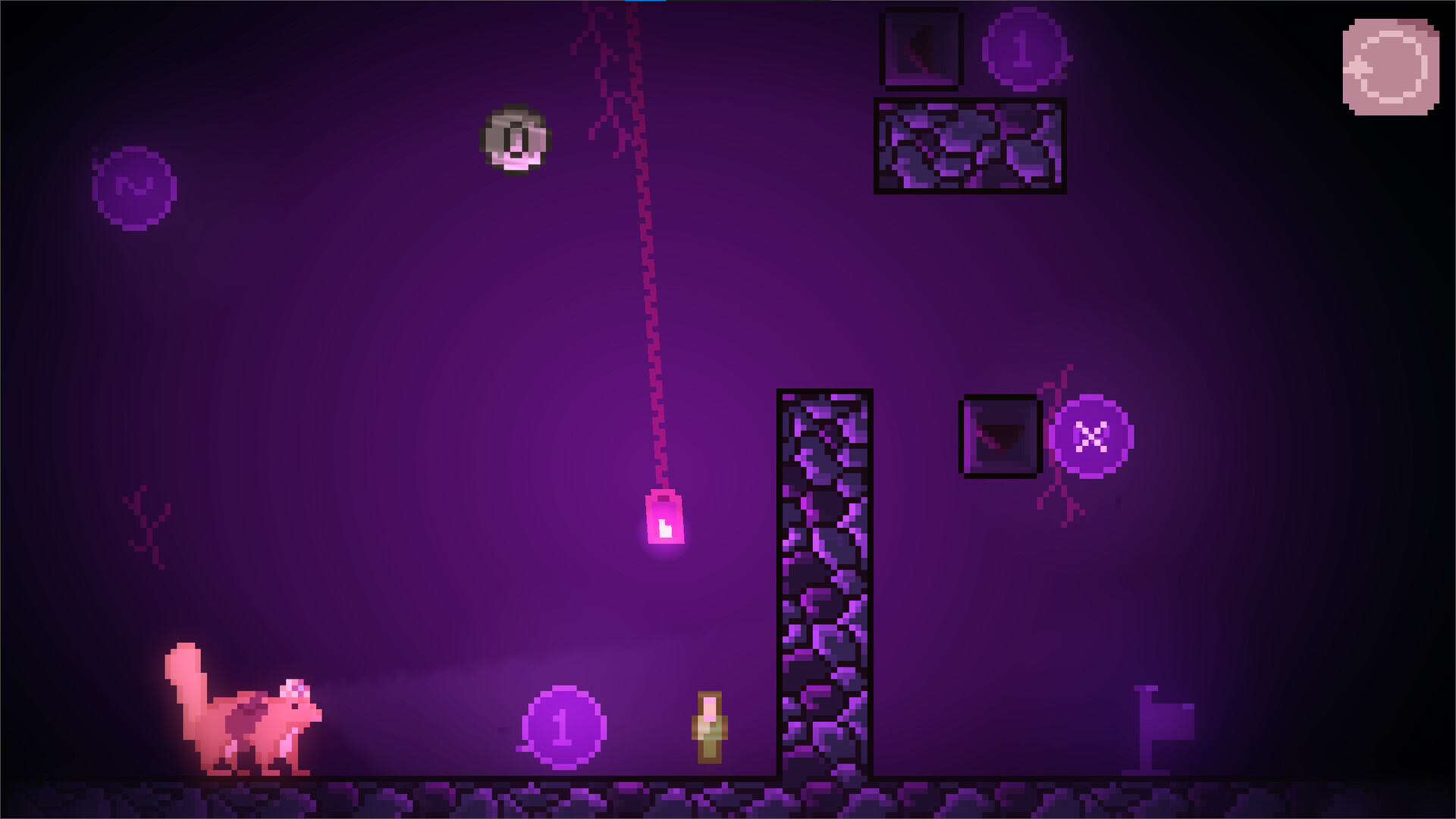
Task: Click the floating coin with 0
Action: [x=515, y=140]
